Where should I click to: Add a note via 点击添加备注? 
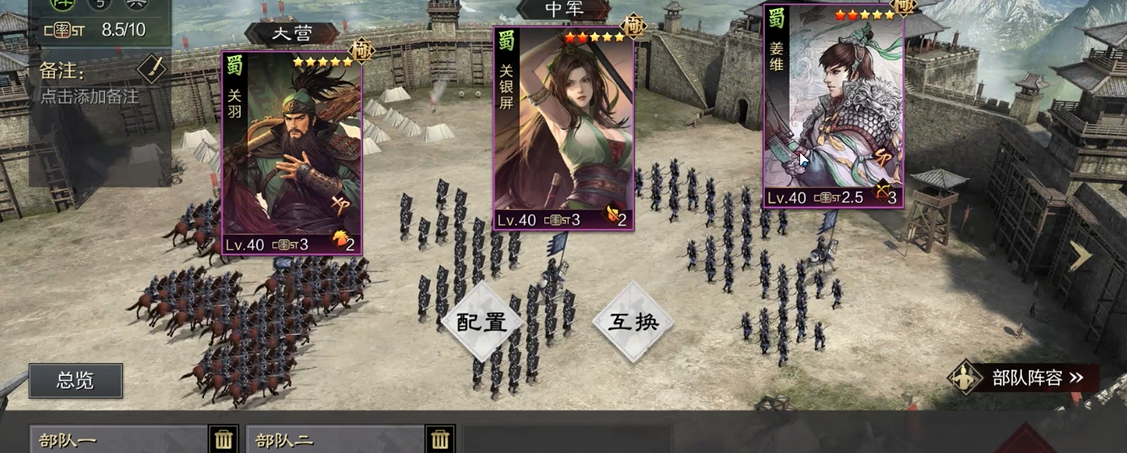[x=90, y=97]
